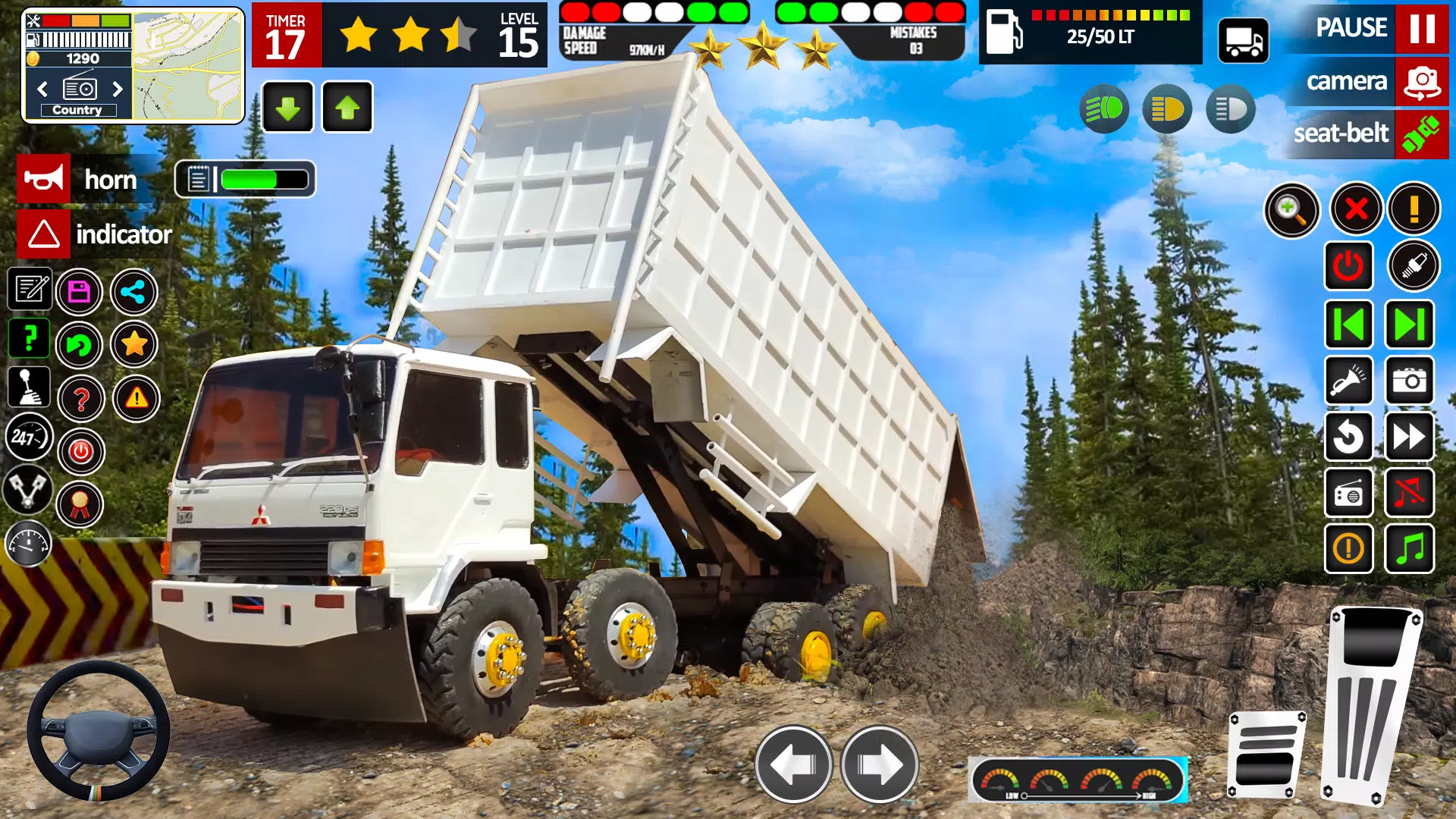Lower the dump bed with green down arrow
This screenshot has height=819, width=1456.
(287, 108)
